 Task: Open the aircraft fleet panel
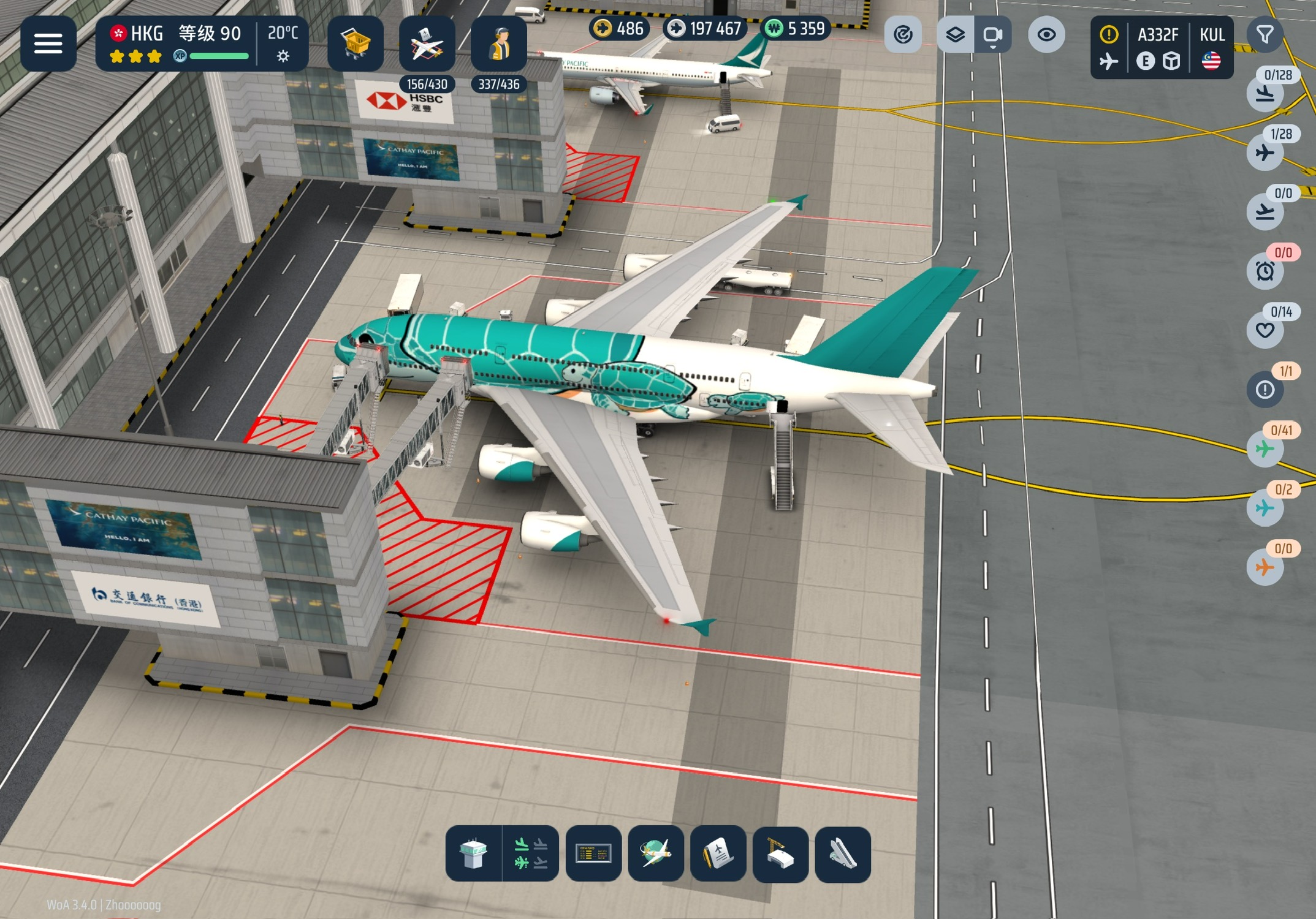[x=427, y=43]
